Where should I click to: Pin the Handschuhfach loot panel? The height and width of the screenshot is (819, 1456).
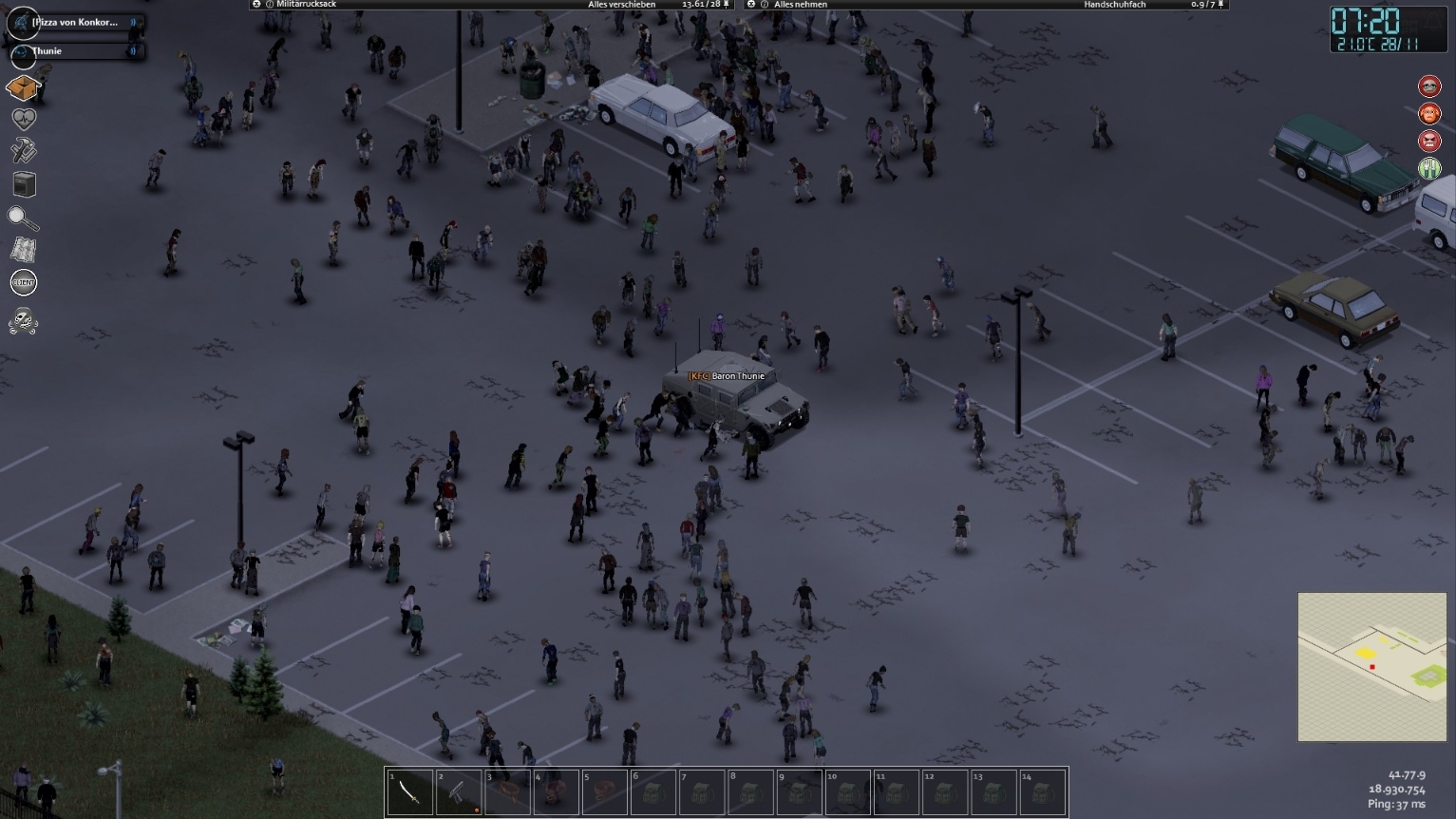1220,4
